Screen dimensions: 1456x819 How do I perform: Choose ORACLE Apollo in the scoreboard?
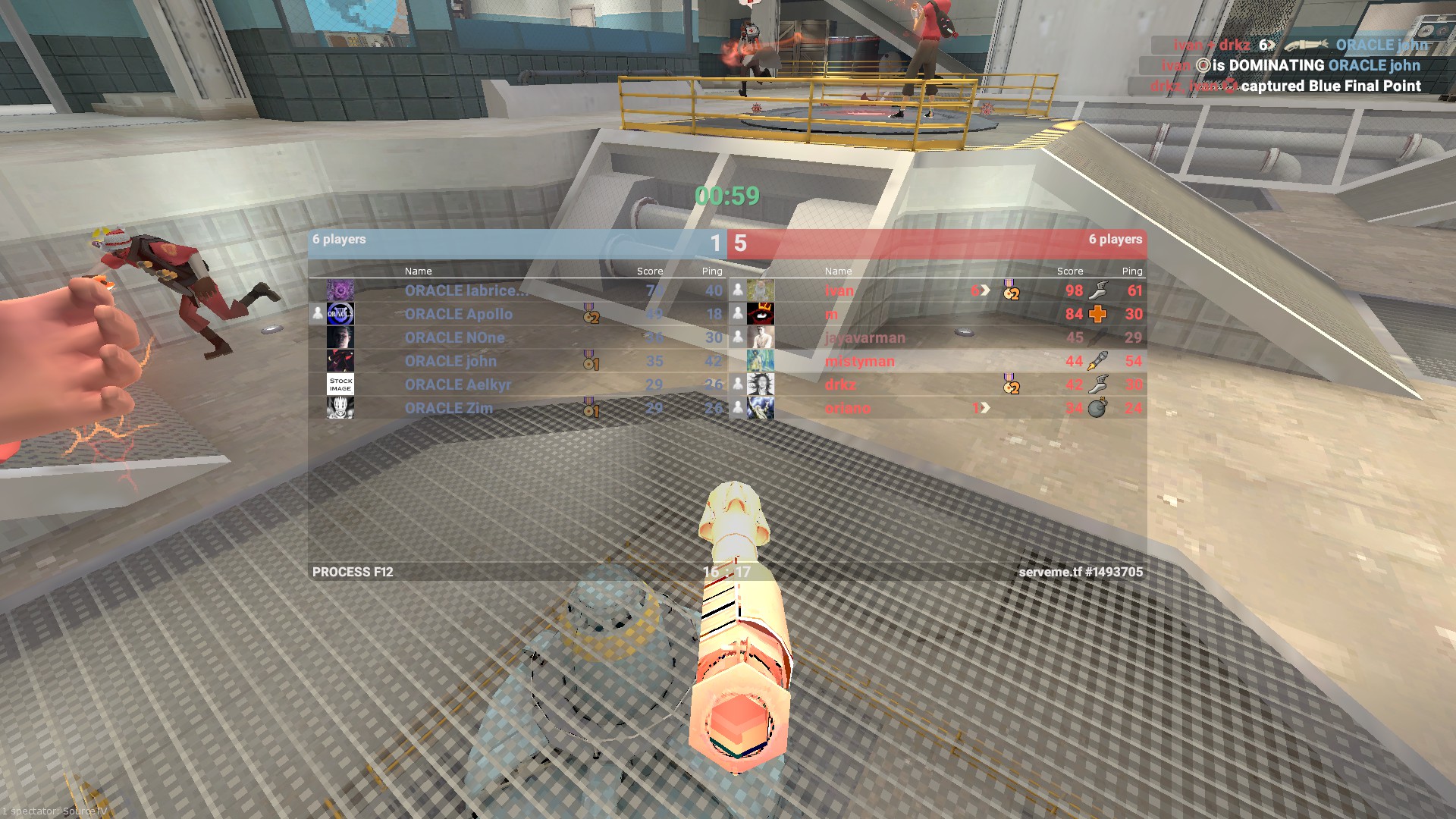[x=458, y=314]
